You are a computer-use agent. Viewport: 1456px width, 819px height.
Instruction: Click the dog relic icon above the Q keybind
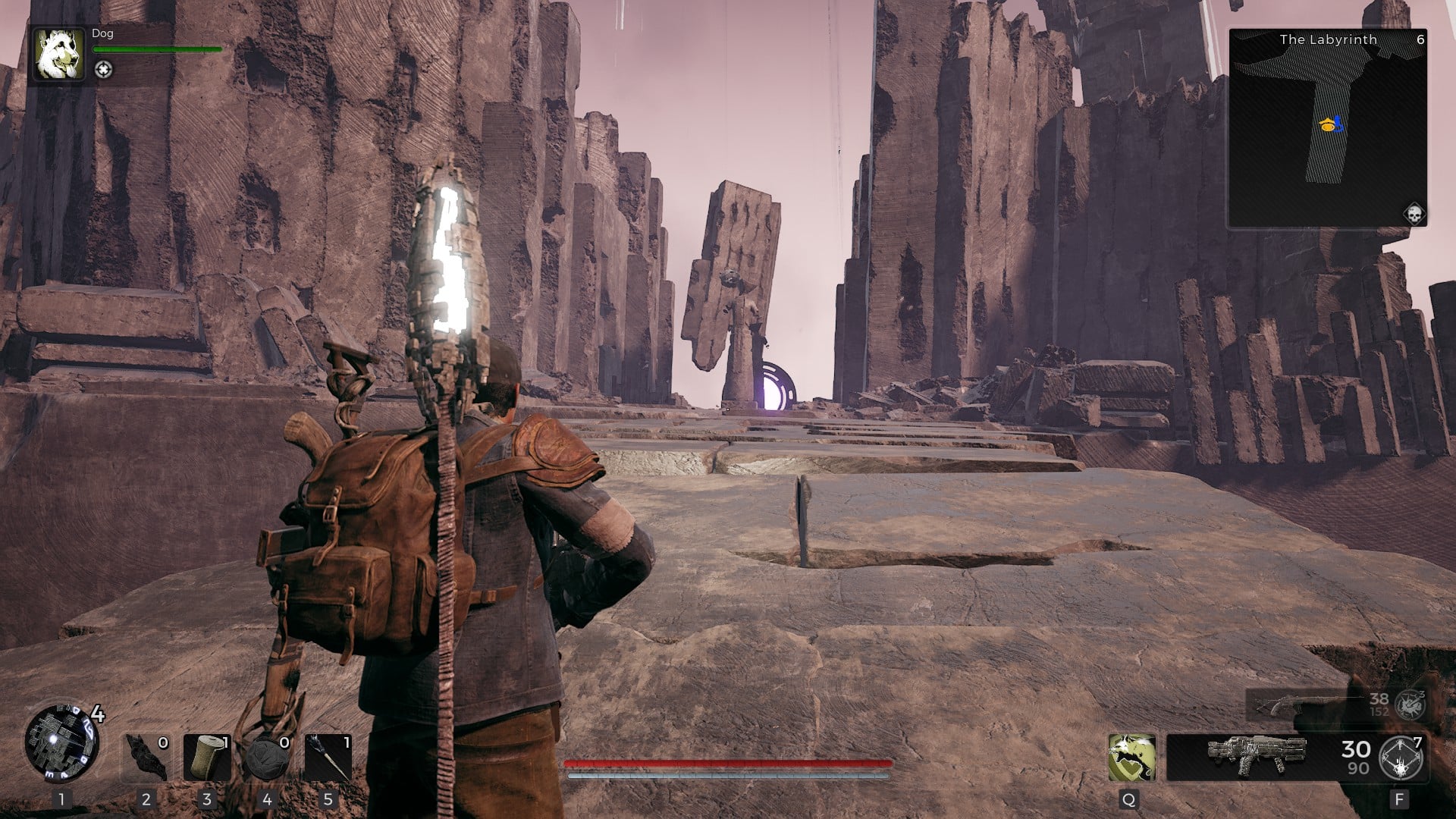pyautogui.click(x=1132, y=758)
